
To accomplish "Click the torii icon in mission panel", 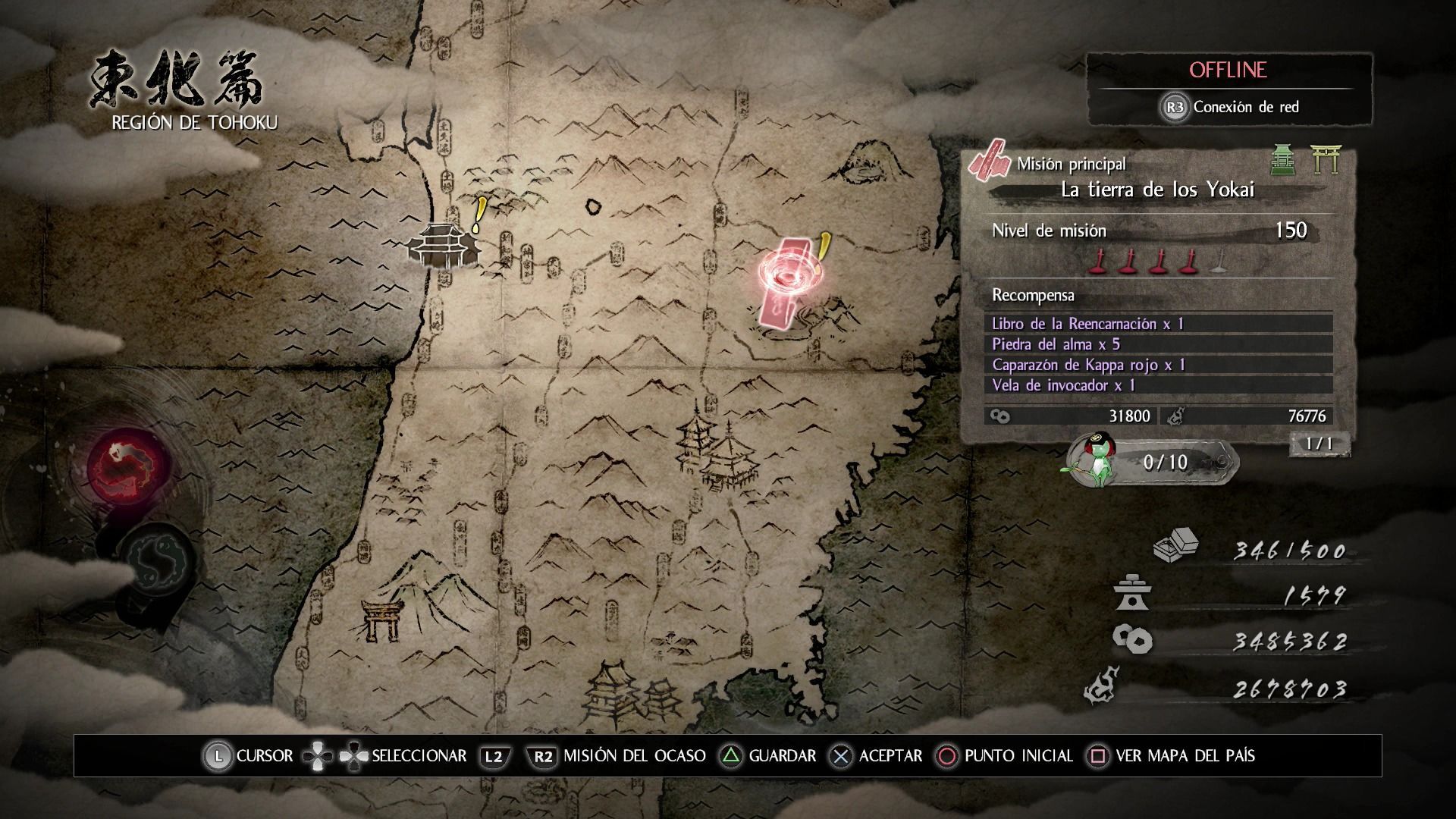I will tap(1326, 160).
